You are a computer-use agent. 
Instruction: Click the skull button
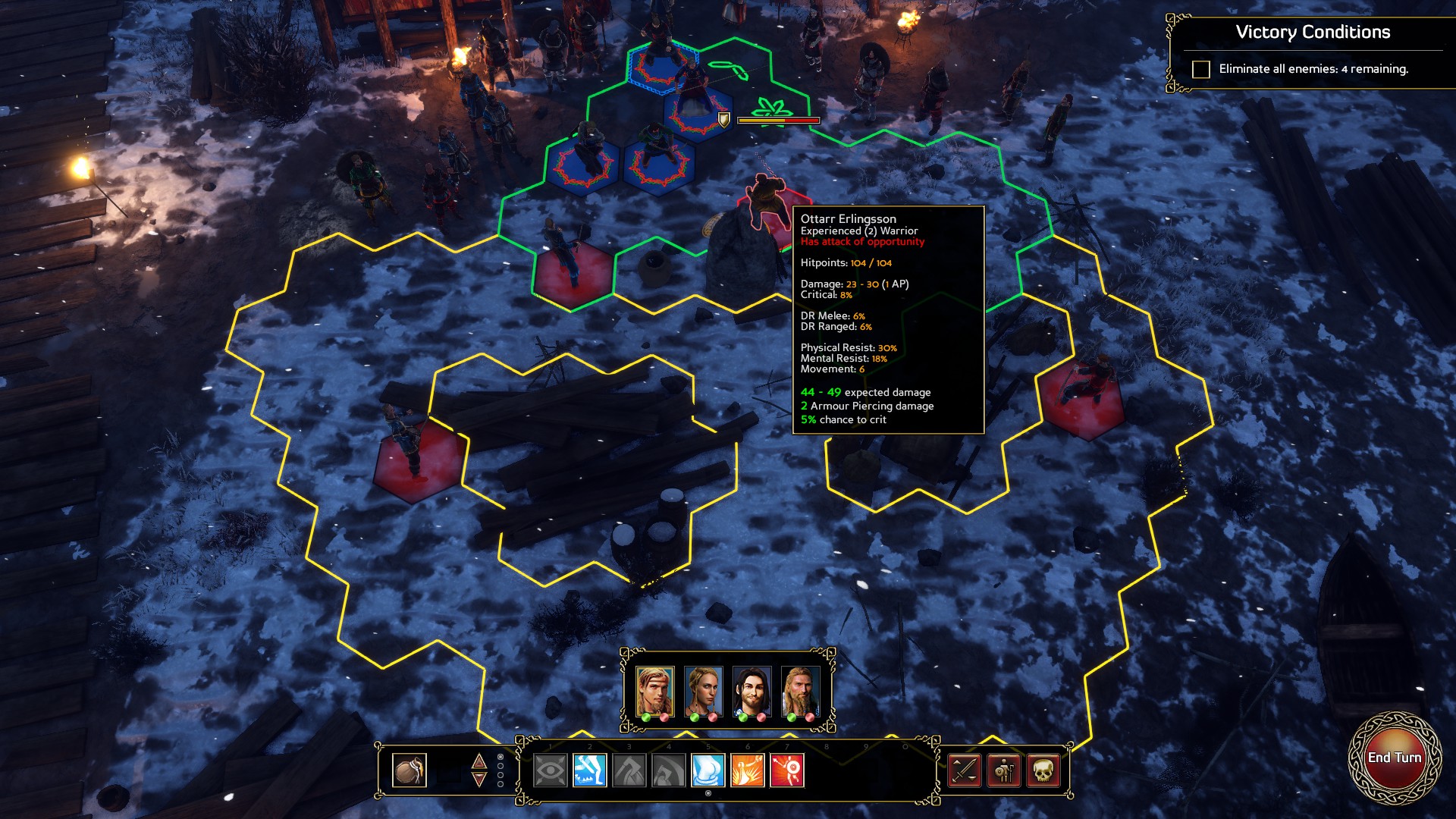coord(1043,771)
